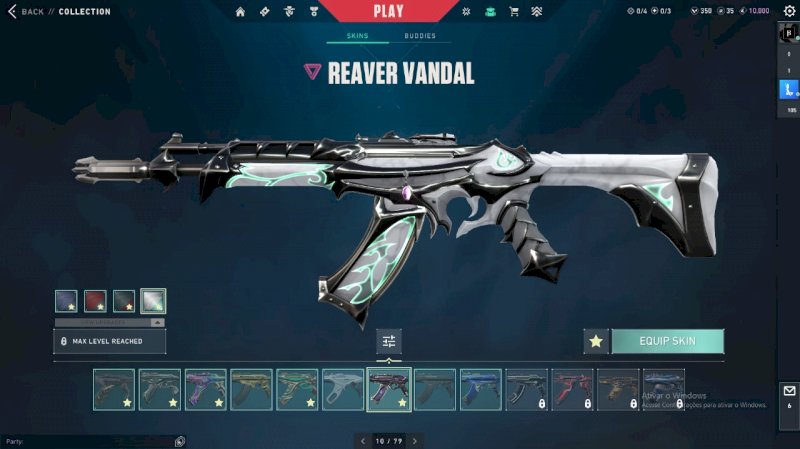Open the skin filter sliders button
Viewport: 800px width, 449px height.
(389, 341)
